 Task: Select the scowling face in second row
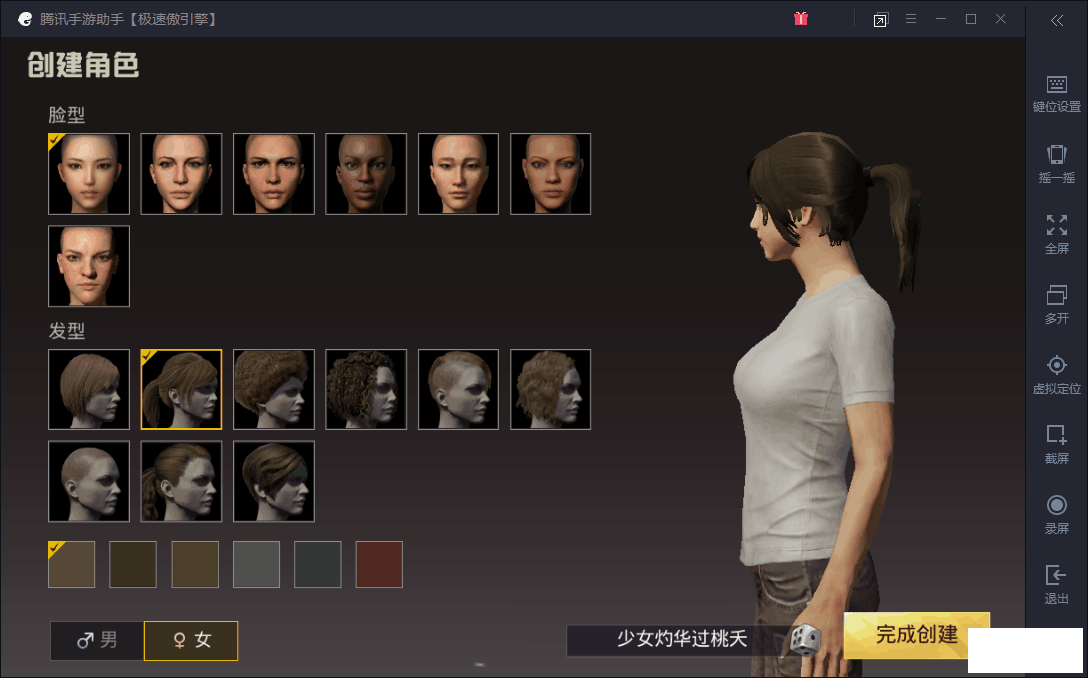pos(89,266)
